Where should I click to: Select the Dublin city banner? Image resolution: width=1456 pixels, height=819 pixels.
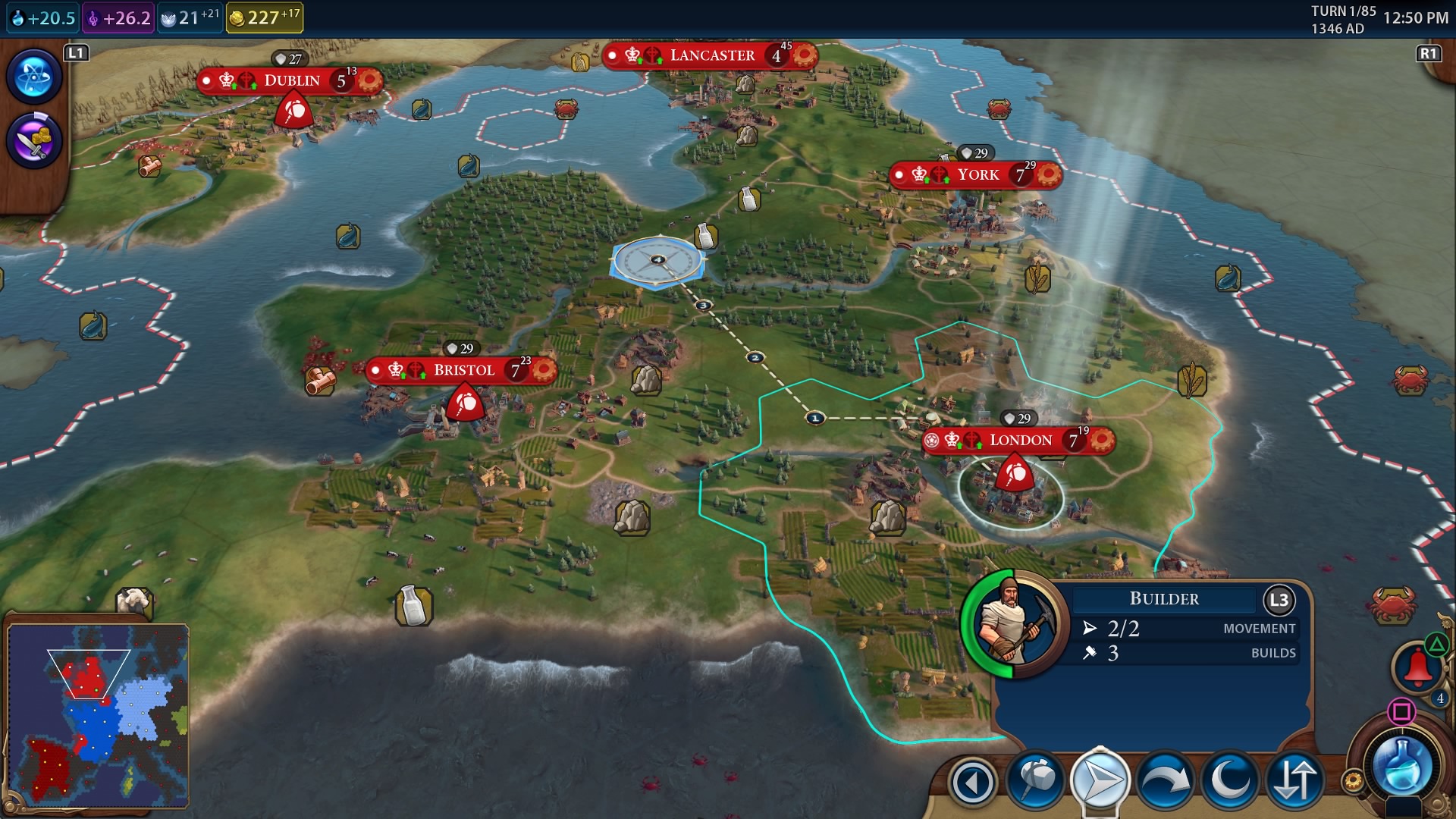pyautogui.click(x=291, y=80)
